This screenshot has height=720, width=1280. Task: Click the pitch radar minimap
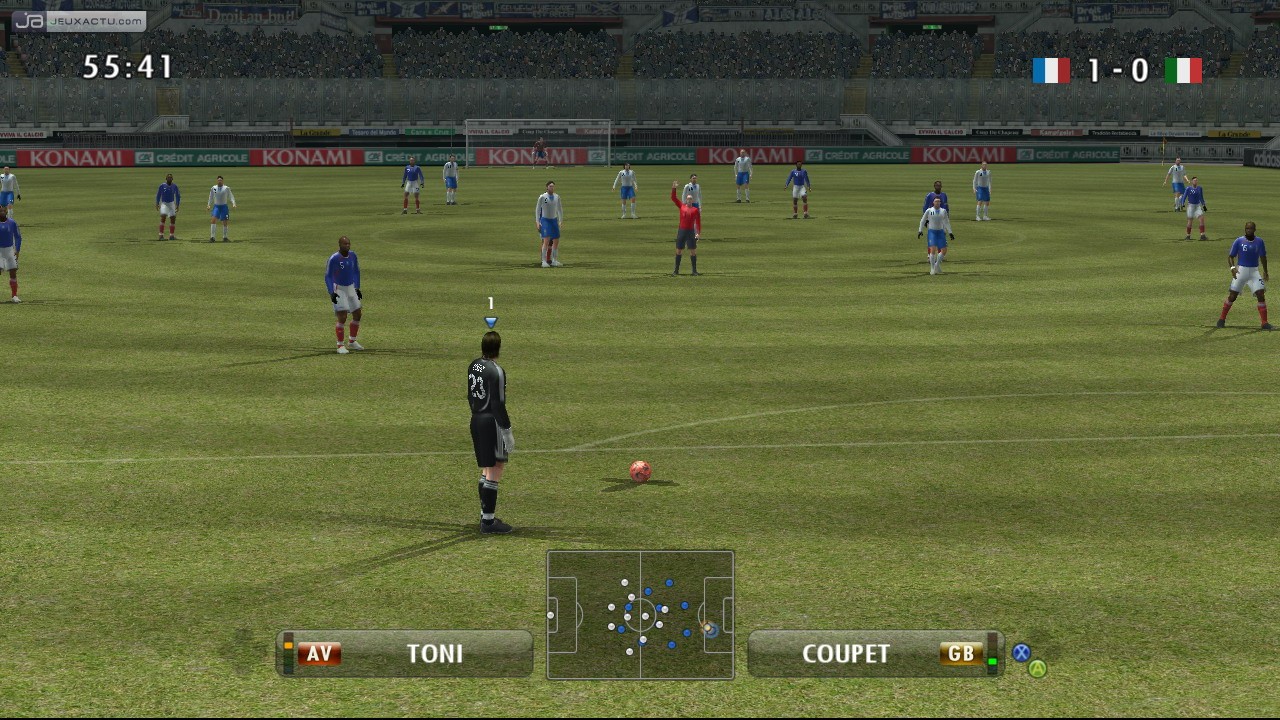tap(640, 615)
